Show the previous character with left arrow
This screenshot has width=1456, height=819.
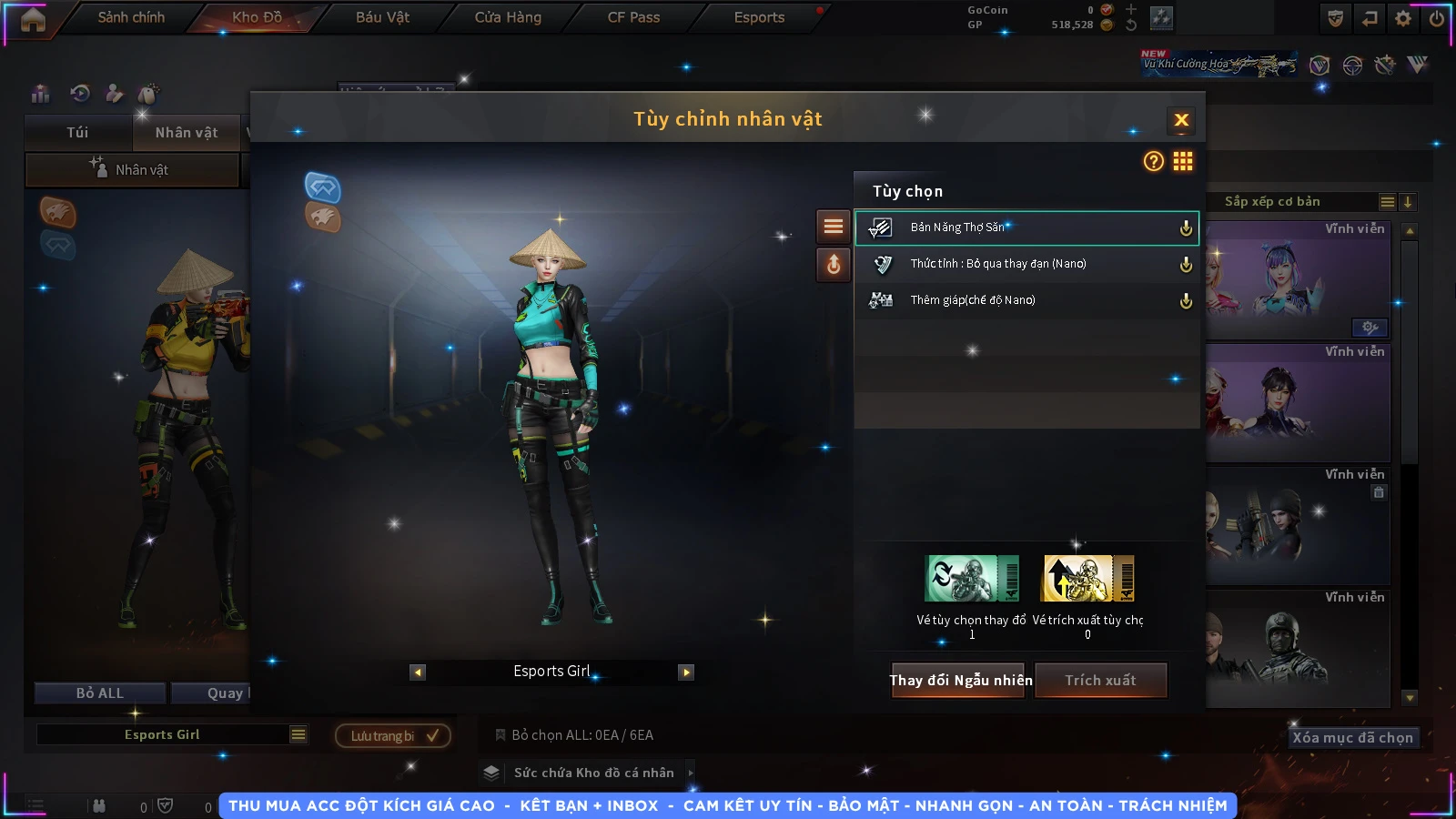click(x=418, y=672)
